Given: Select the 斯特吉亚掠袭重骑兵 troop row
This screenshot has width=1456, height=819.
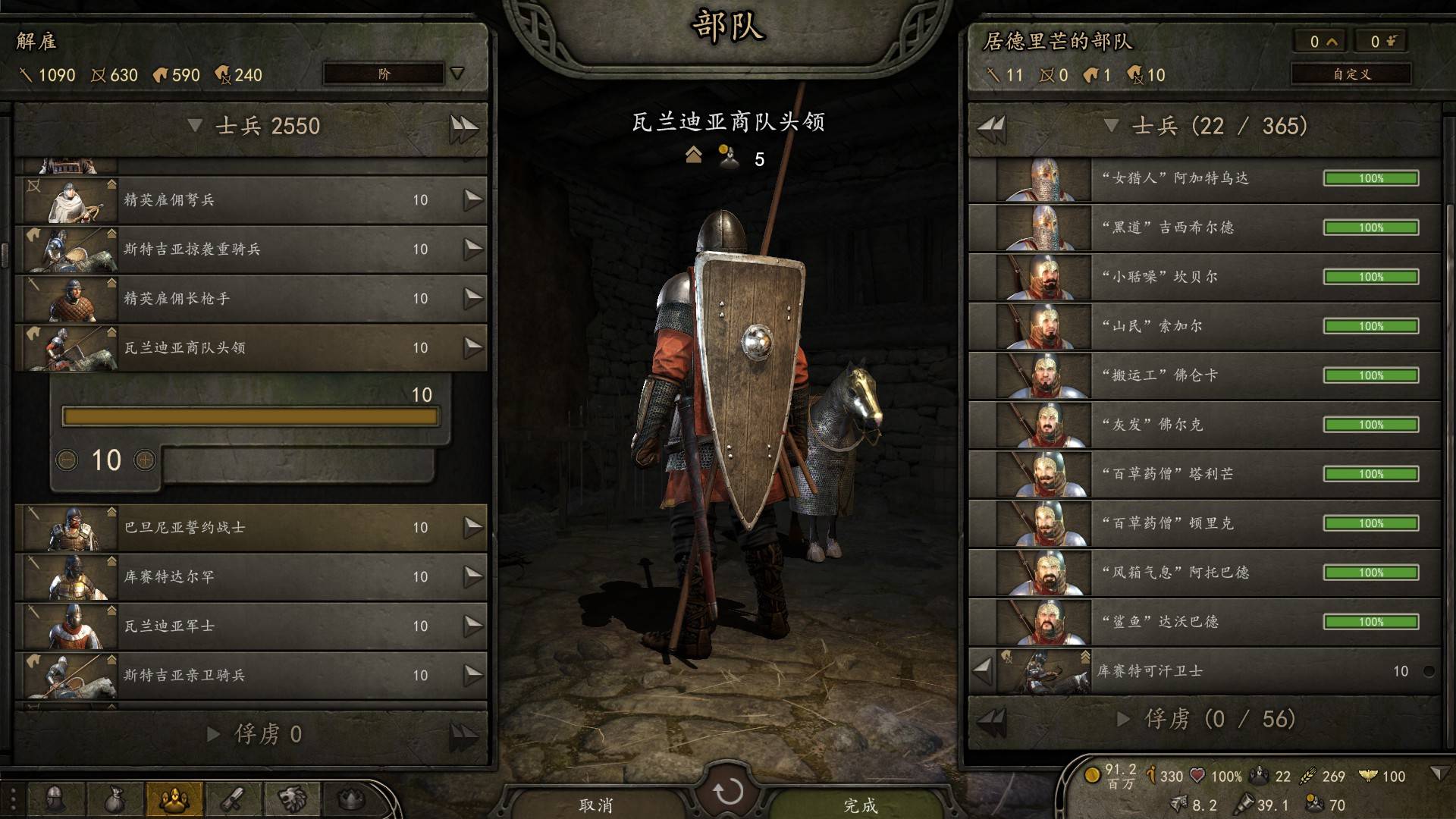Looking at the screenshot, I should click(x=250, y=249).
